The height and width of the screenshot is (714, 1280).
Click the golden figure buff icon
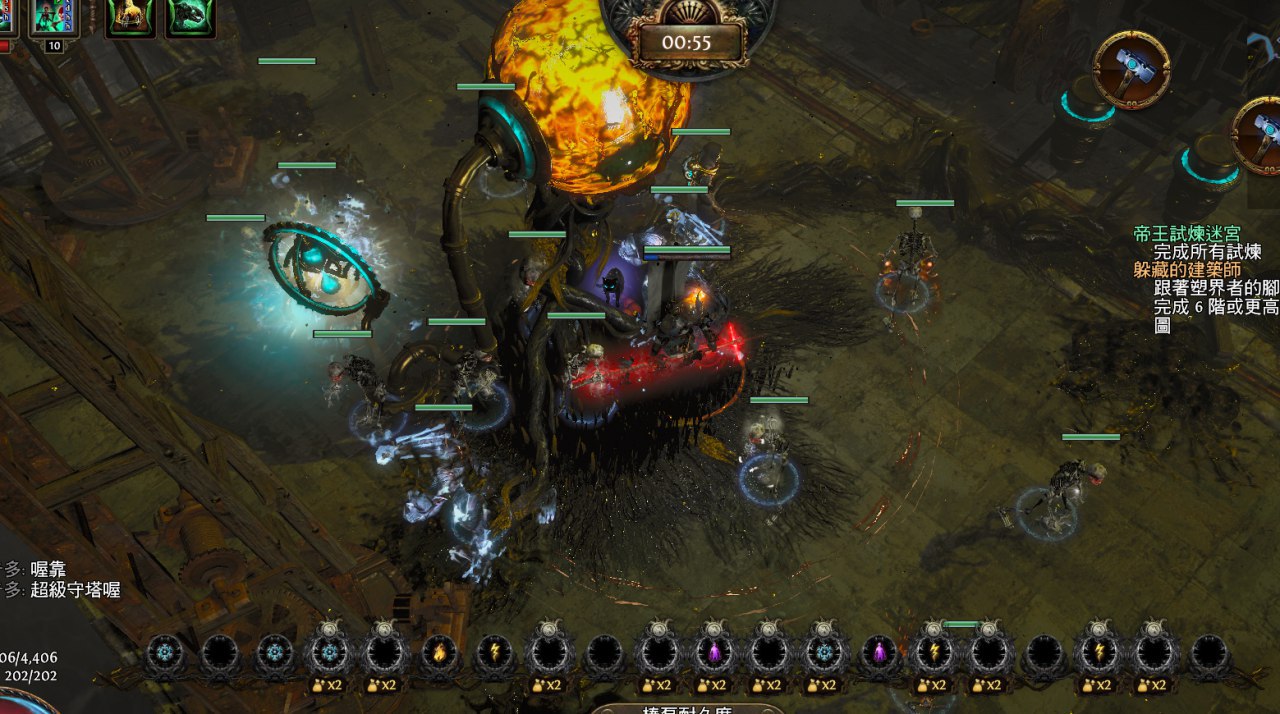(x=130, y=17)
